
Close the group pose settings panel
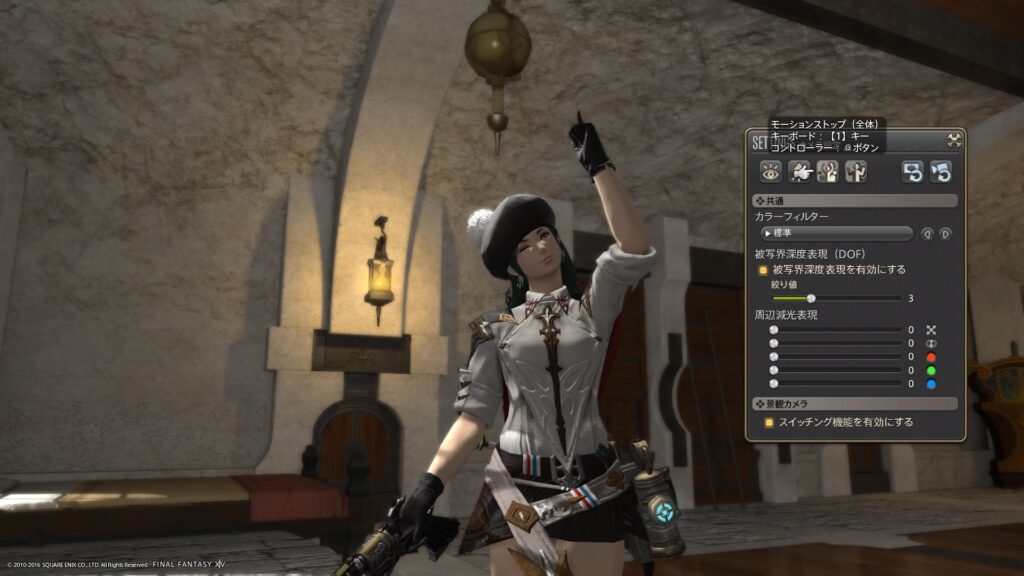pos(954,141)
